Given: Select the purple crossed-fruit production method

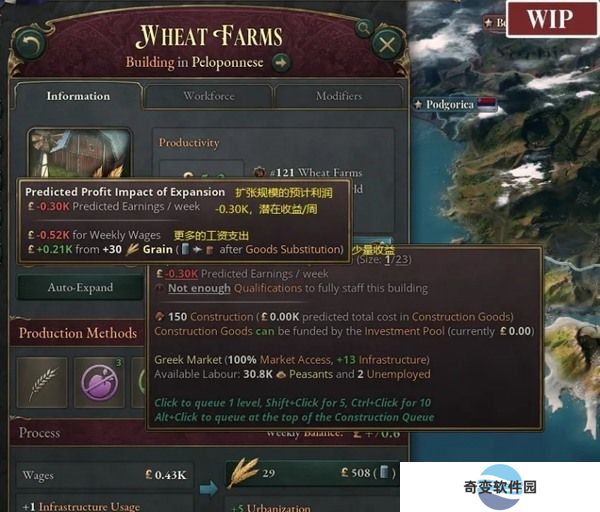Looking at the screenshot, I should coord(100,381).
